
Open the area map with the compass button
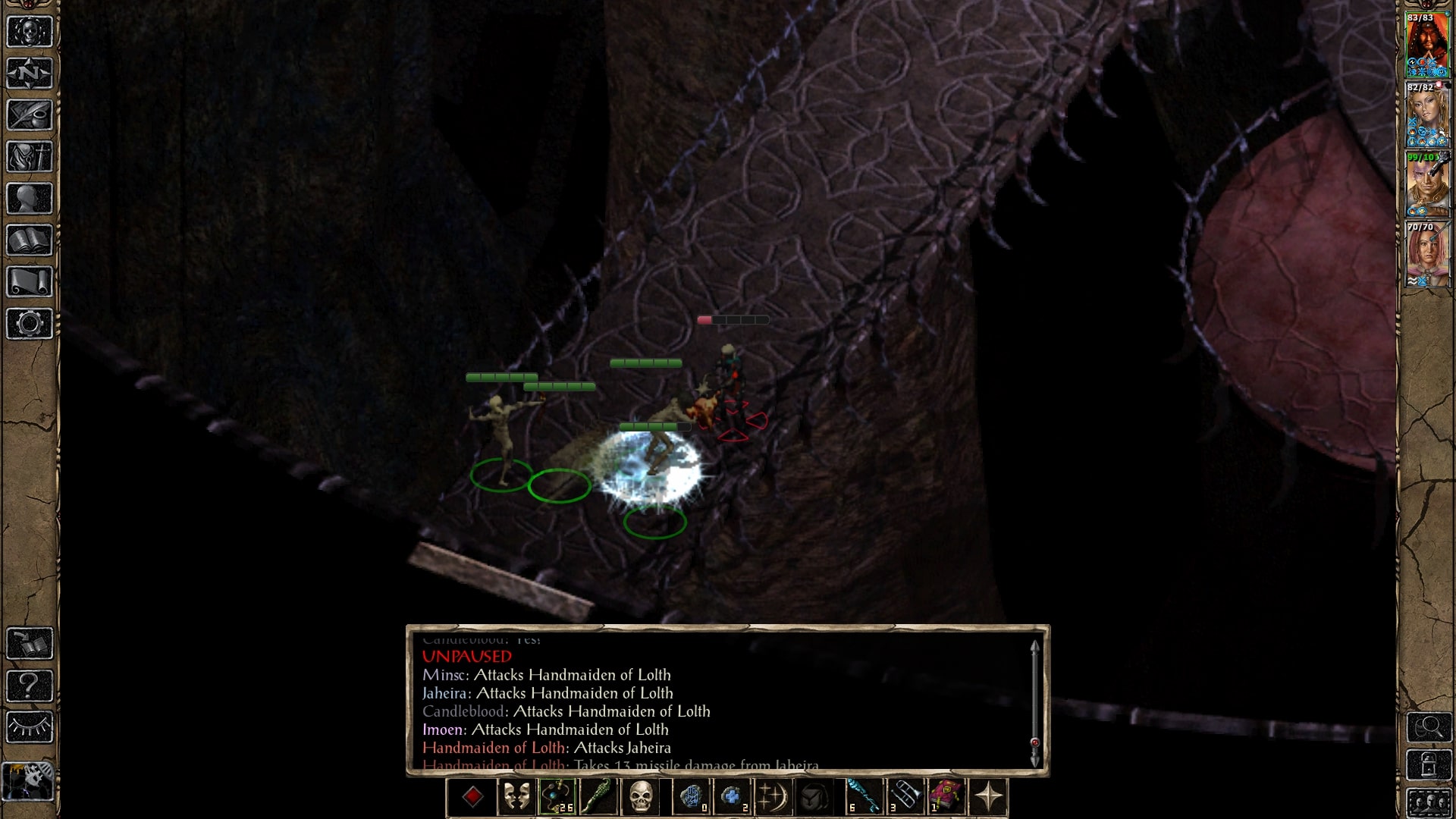pos(30,74)
